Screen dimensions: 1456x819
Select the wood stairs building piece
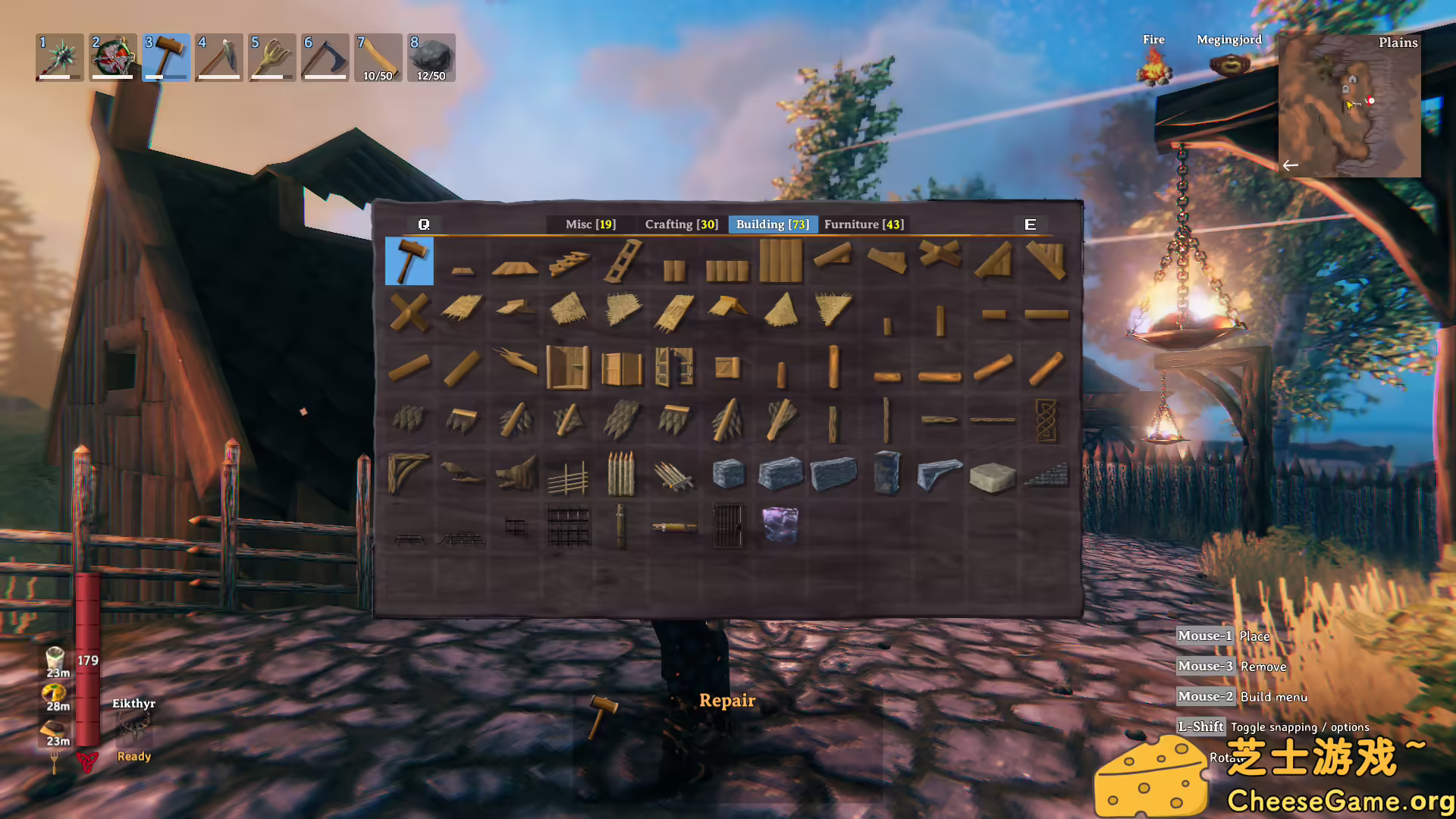tap(570, 261)
